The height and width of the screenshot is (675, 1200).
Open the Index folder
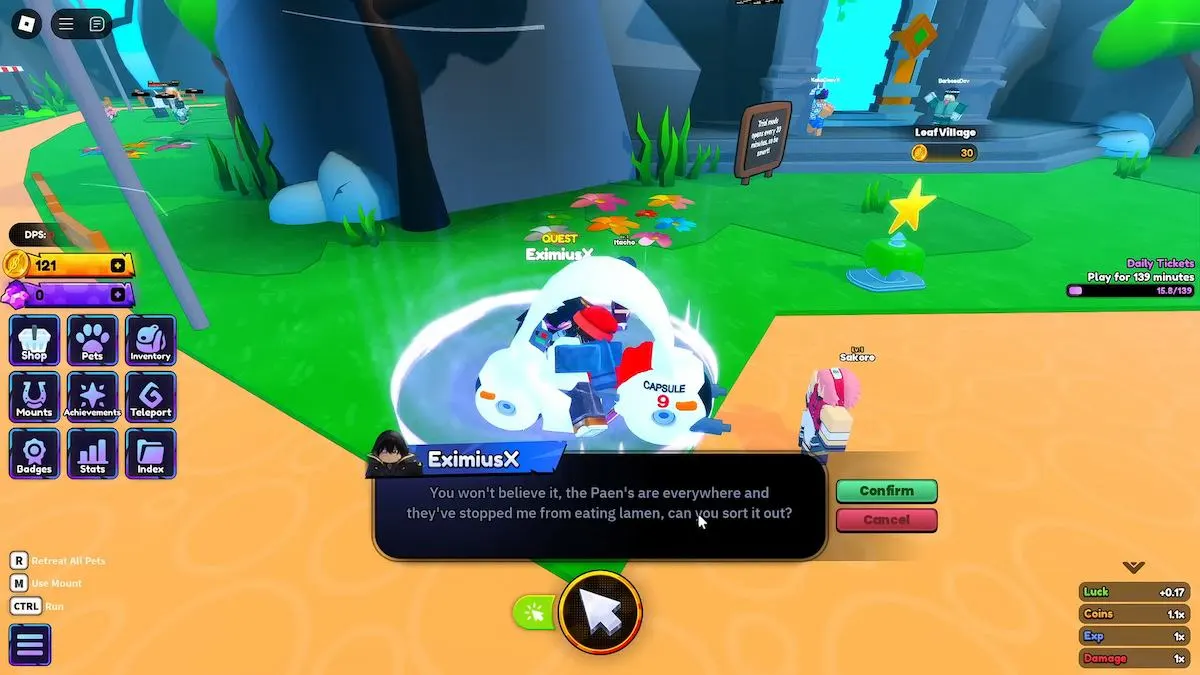click(150, 454)
